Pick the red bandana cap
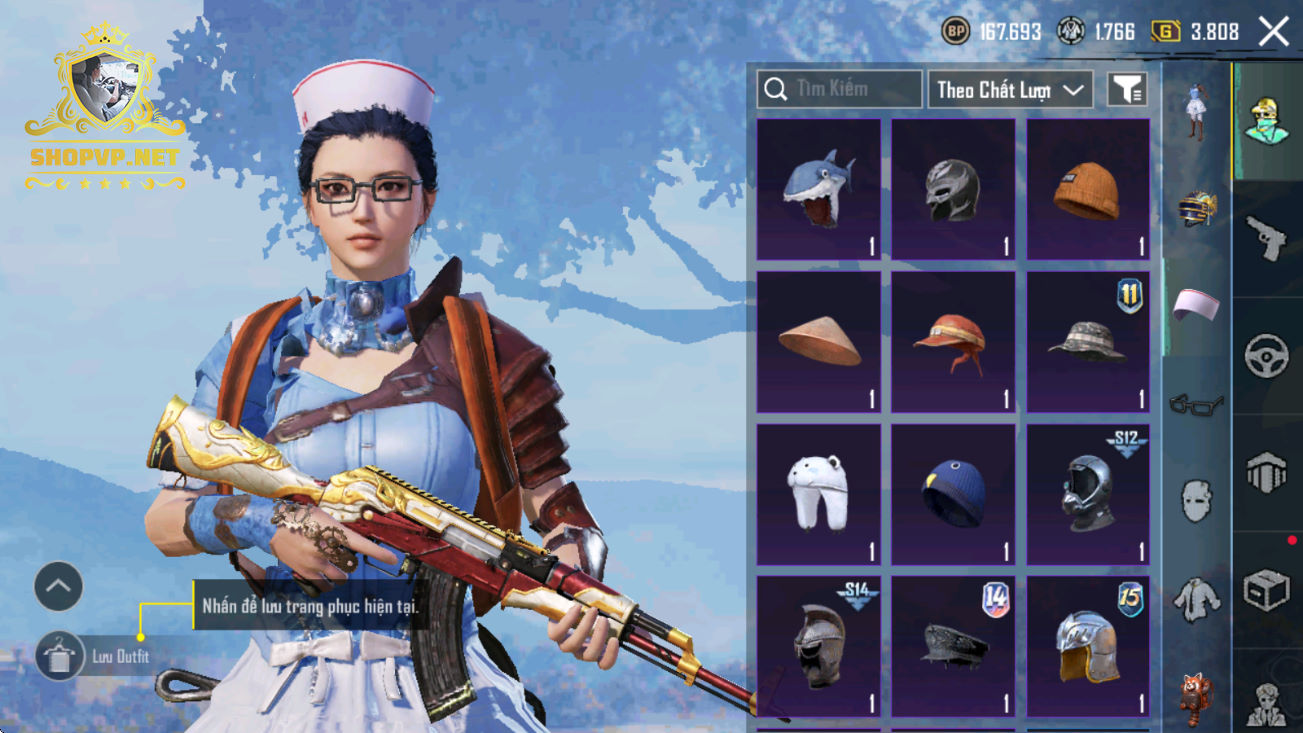Screen dimensions: 1303x733 click(x=953, y=342)
